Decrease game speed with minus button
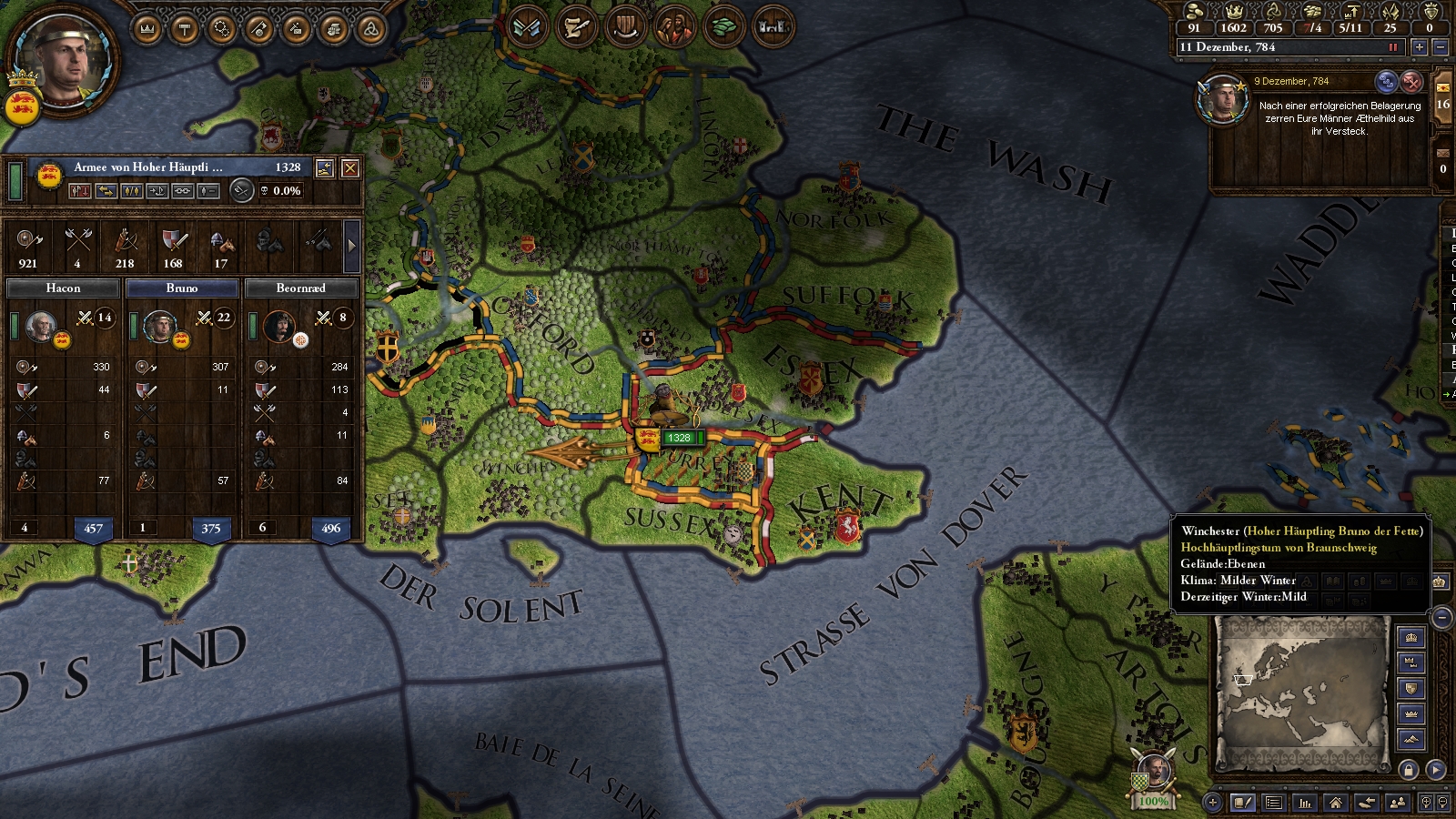This screenshot has height=819, width=1456. click(1440, 47)
